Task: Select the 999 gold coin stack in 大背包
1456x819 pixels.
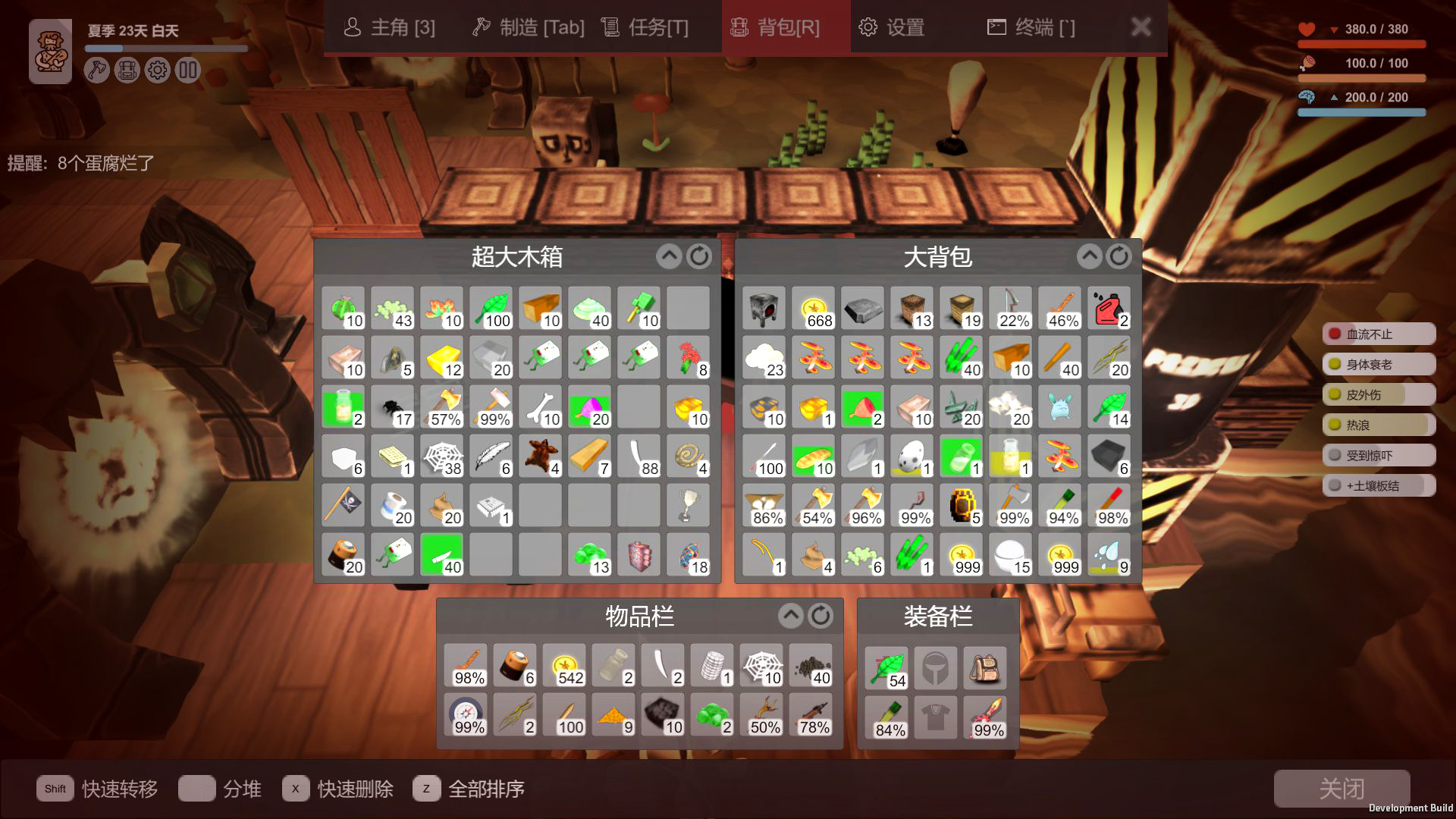Action: tap(962, 554)
